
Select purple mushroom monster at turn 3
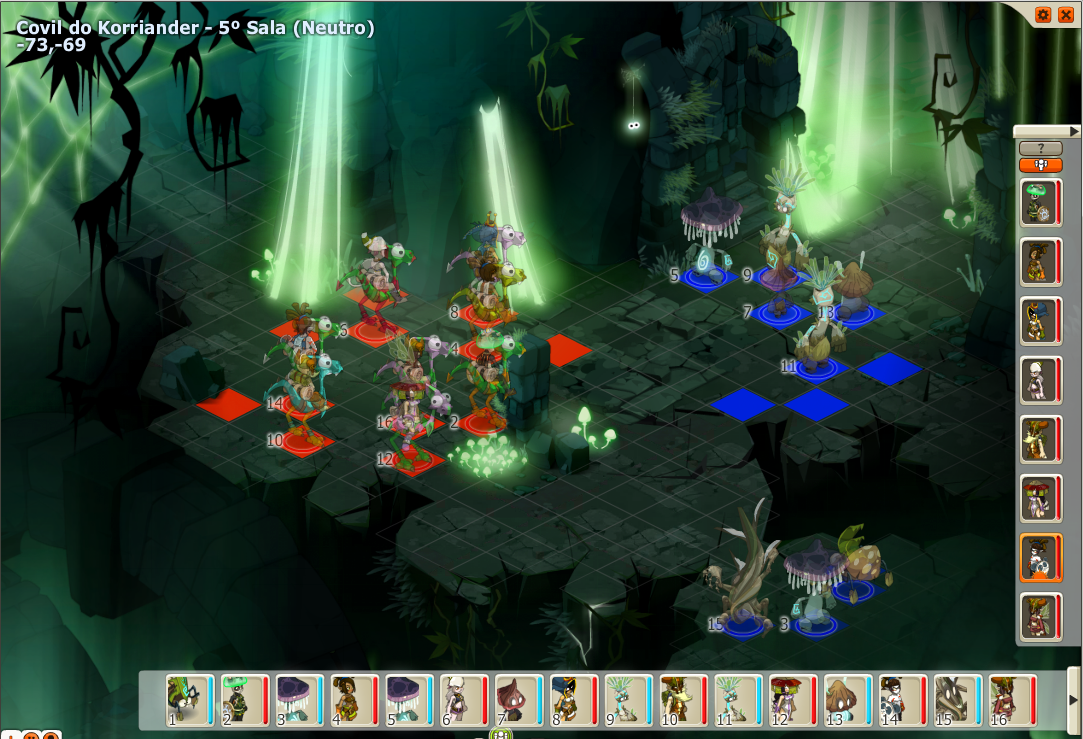(298, 700)
